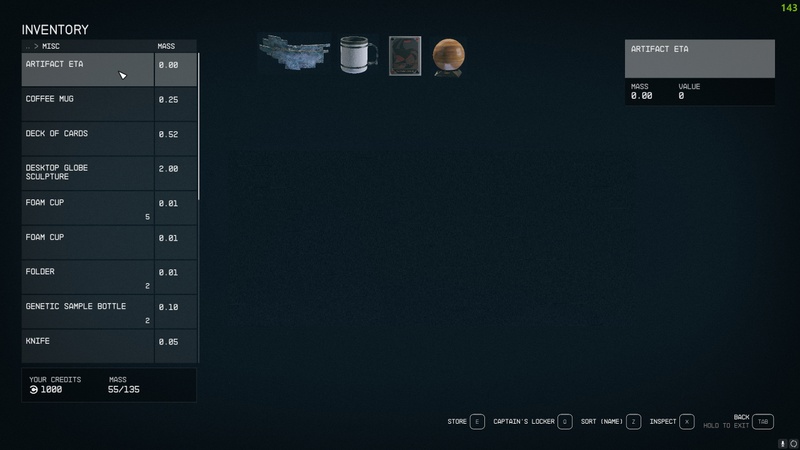800x450 pixels.
Task: Select the deck of cards thumbnail
Action: point(405,56)
